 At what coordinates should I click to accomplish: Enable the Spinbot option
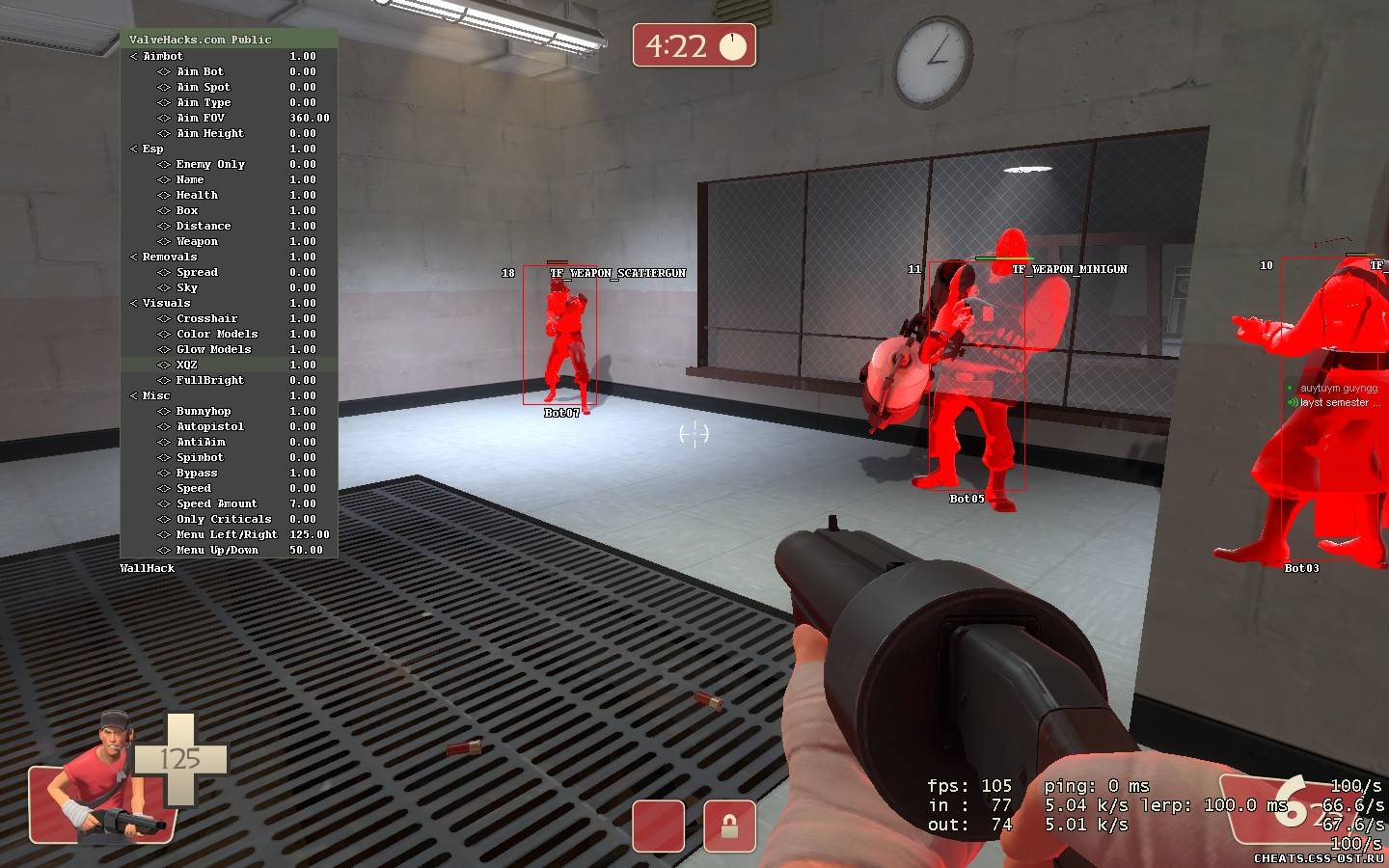tap(200, 457)
